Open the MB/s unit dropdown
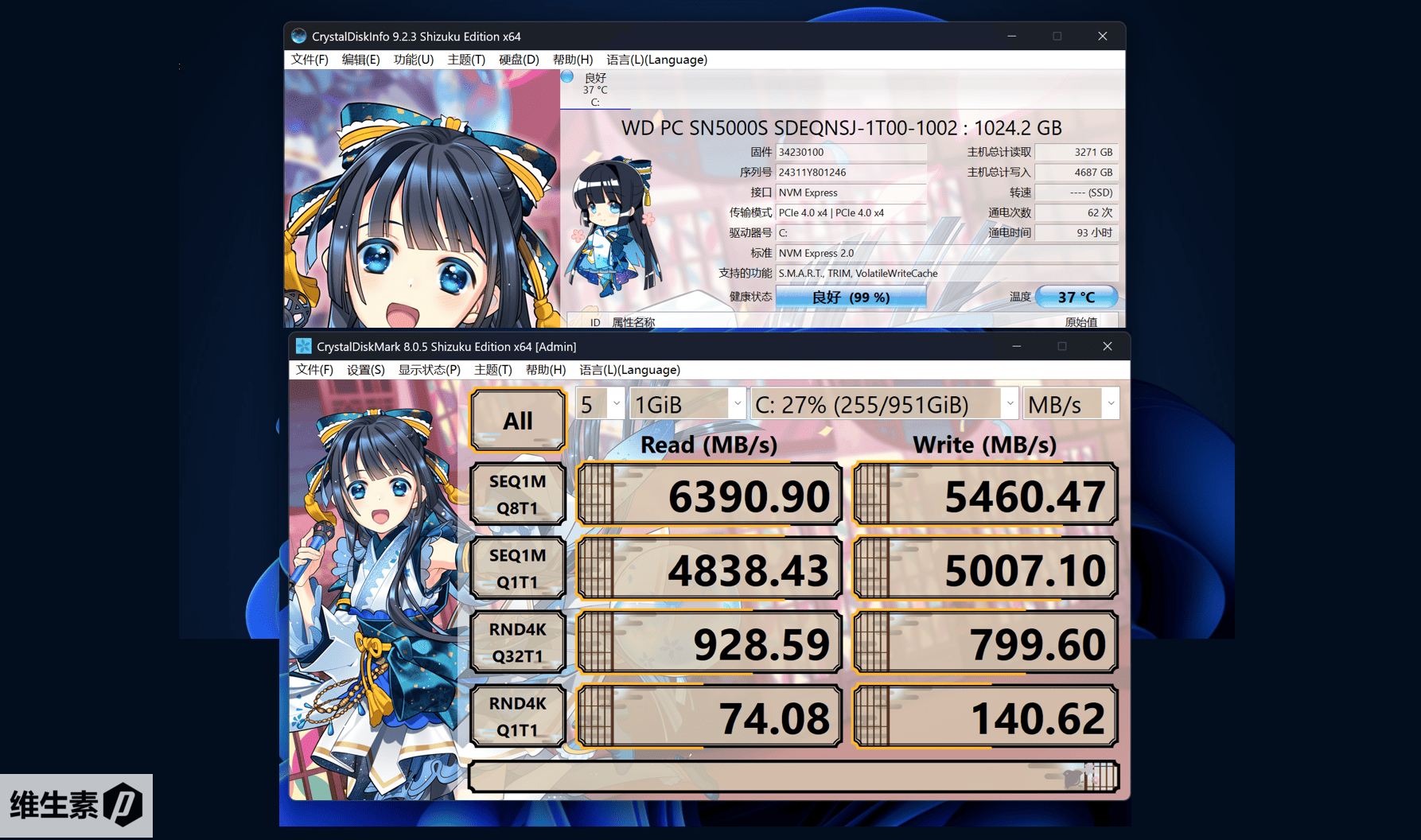 (x=1071, y=404)
